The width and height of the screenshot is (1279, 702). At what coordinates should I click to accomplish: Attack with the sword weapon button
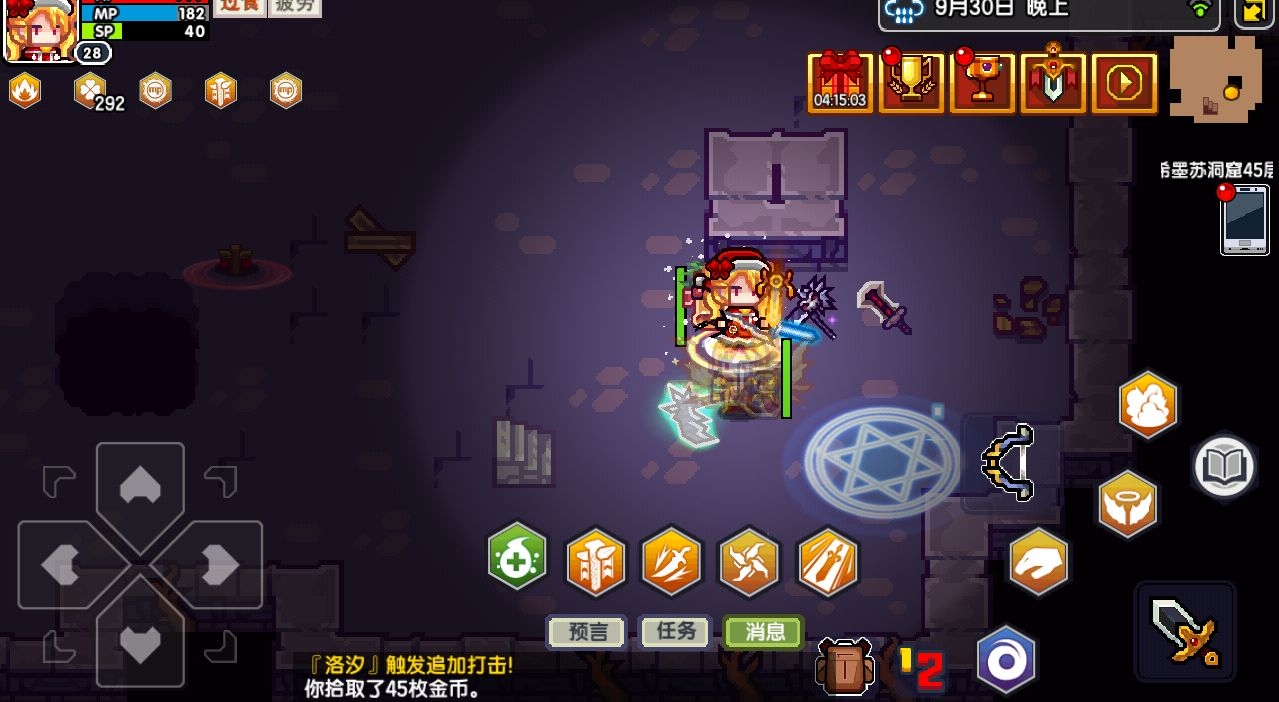click(1185, 632)
